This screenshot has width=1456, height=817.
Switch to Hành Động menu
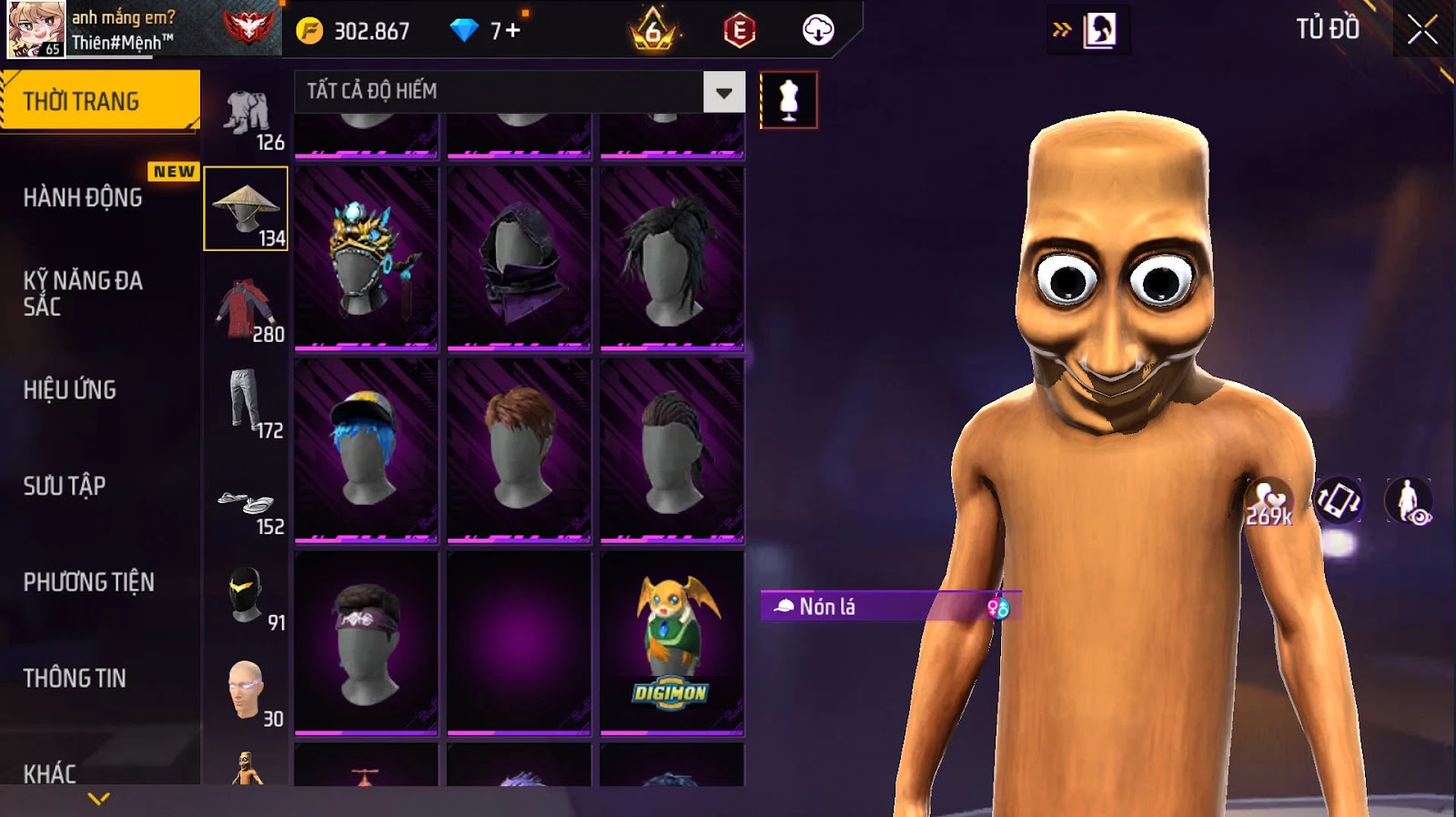[83, 197]
